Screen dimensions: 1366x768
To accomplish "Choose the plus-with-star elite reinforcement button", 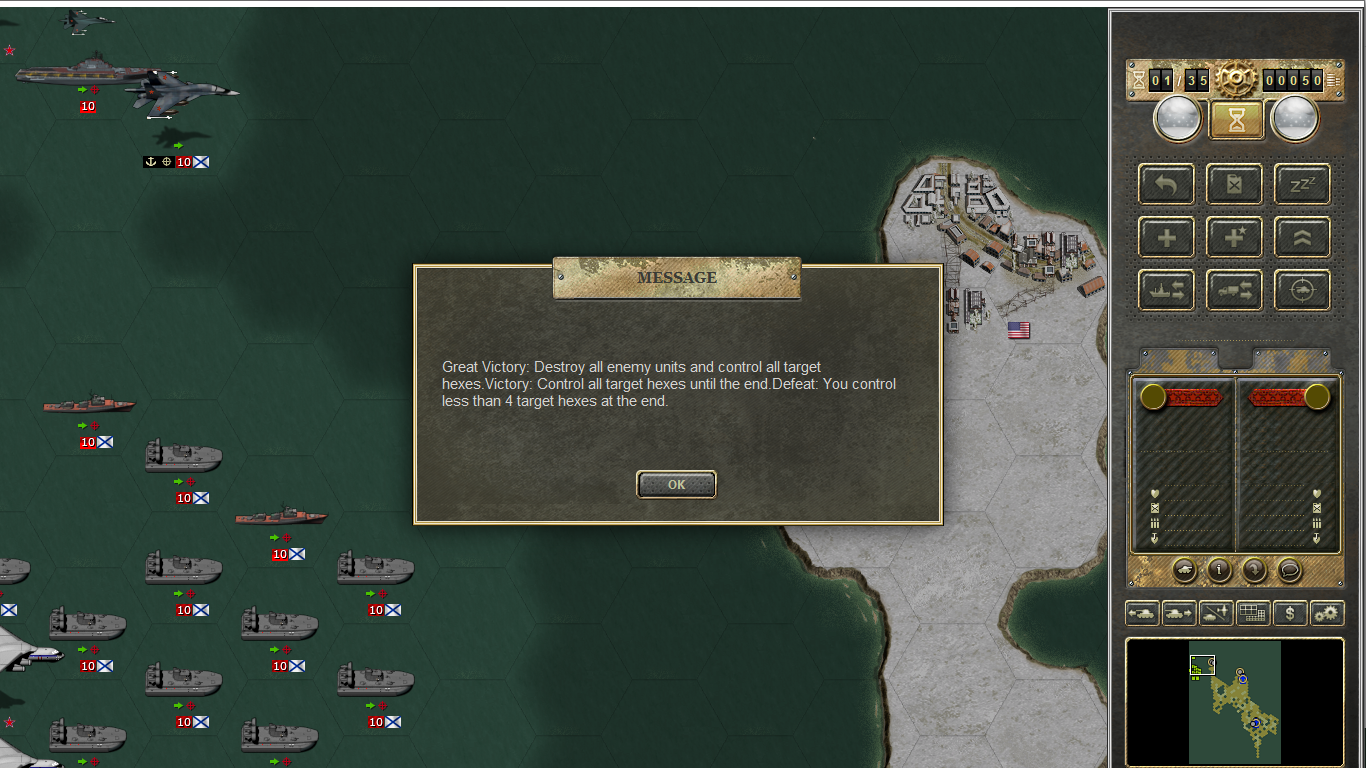I will coord(1234,237).
